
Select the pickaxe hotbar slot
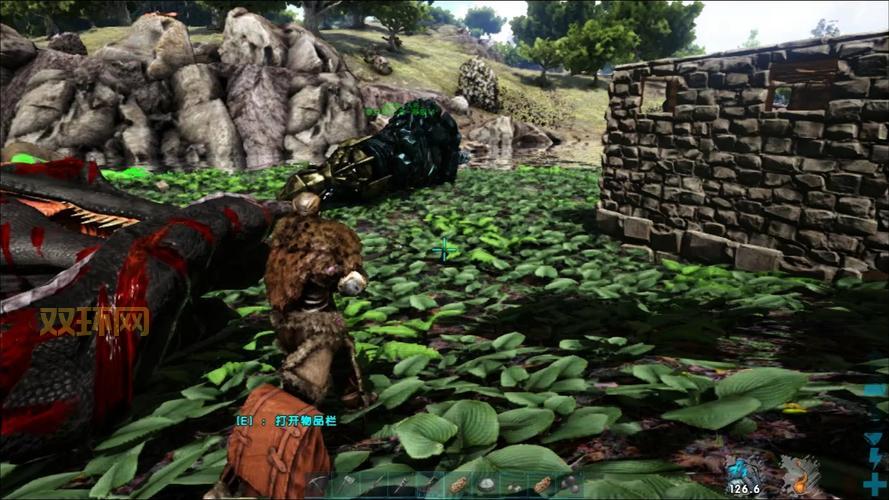point(316,485)
